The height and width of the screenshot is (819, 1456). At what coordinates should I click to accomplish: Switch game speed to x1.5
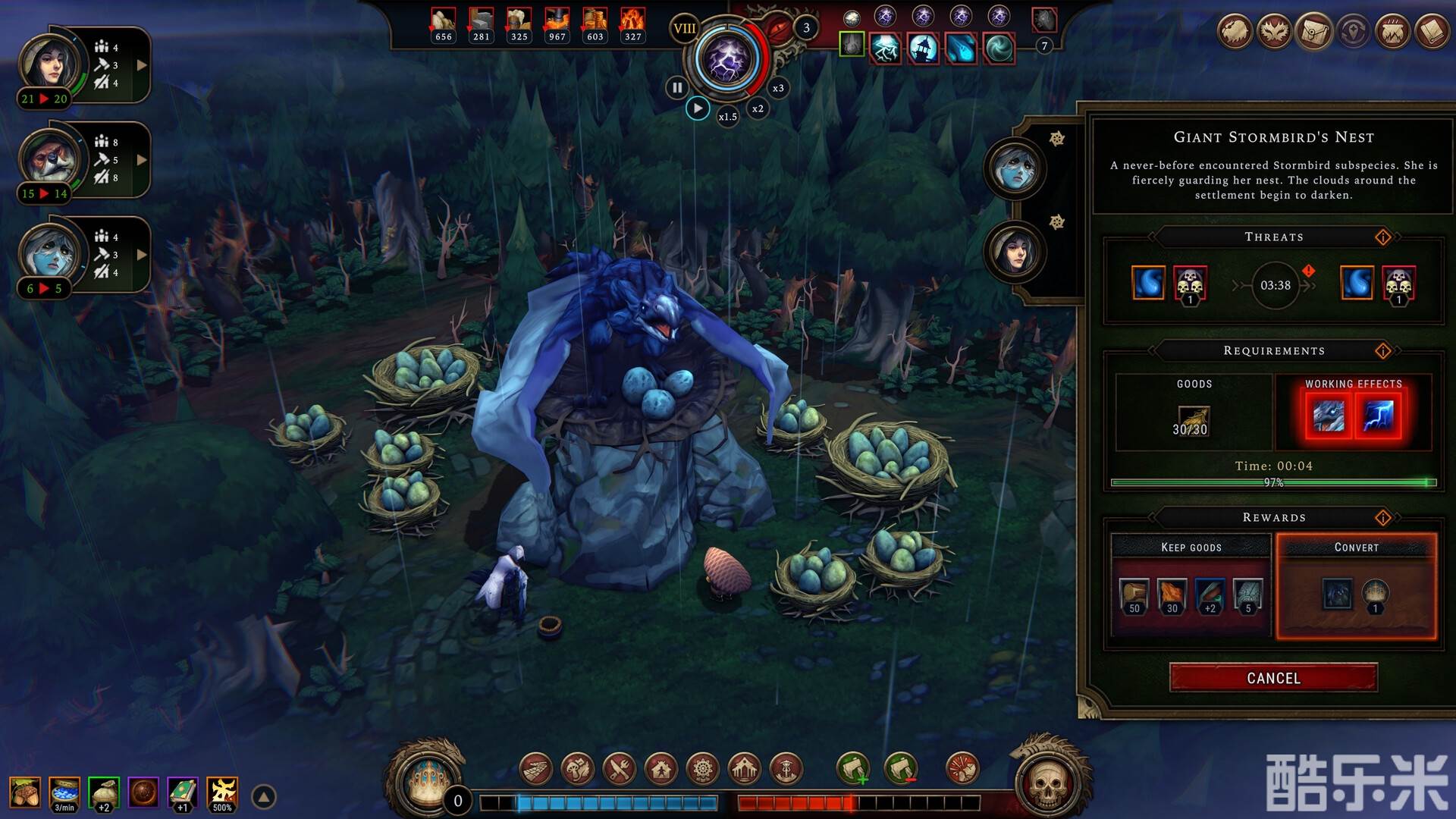727,117
